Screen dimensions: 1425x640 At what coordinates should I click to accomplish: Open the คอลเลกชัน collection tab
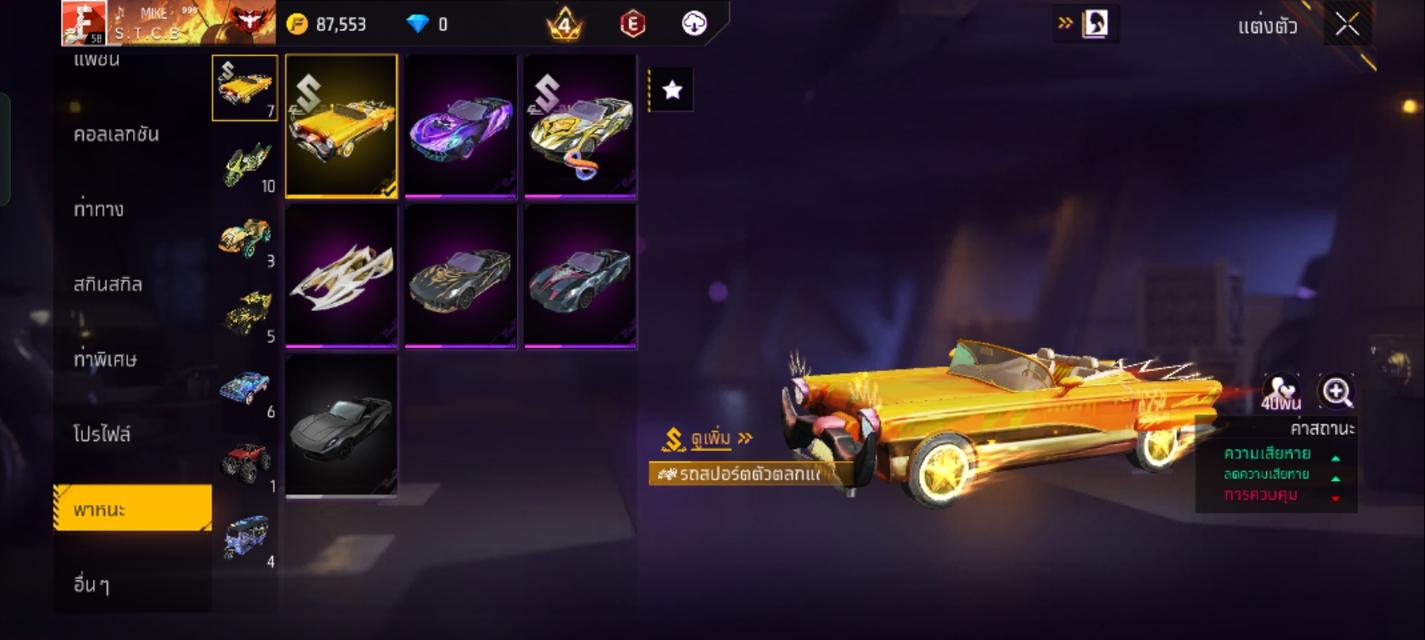pyautogui.click(x=116, y=134)
